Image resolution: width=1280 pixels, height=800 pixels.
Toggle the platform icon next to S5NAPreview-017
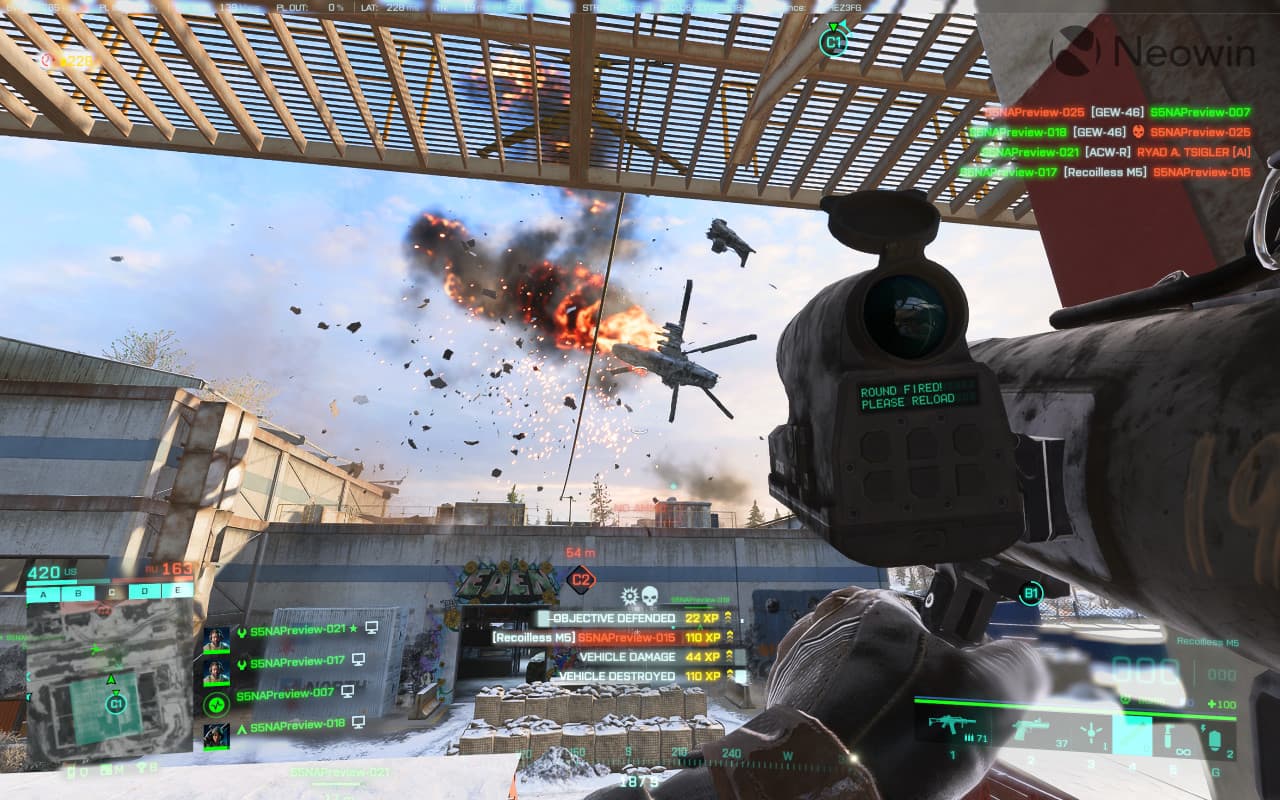(x=359, y=660)
